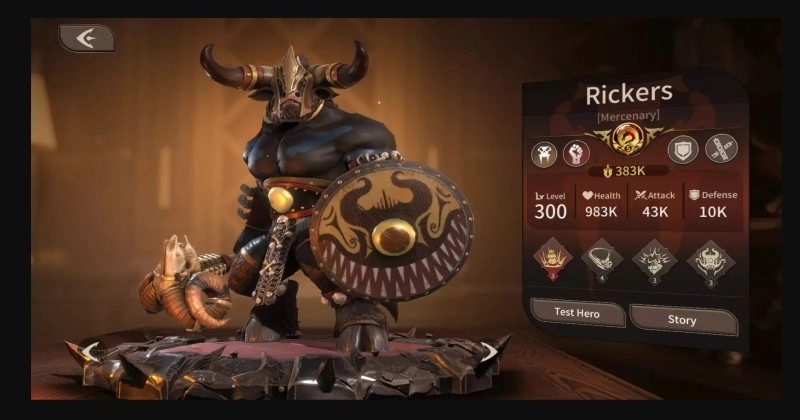
Task: View the spiky burst skill icon
Action: click(656, 259)
